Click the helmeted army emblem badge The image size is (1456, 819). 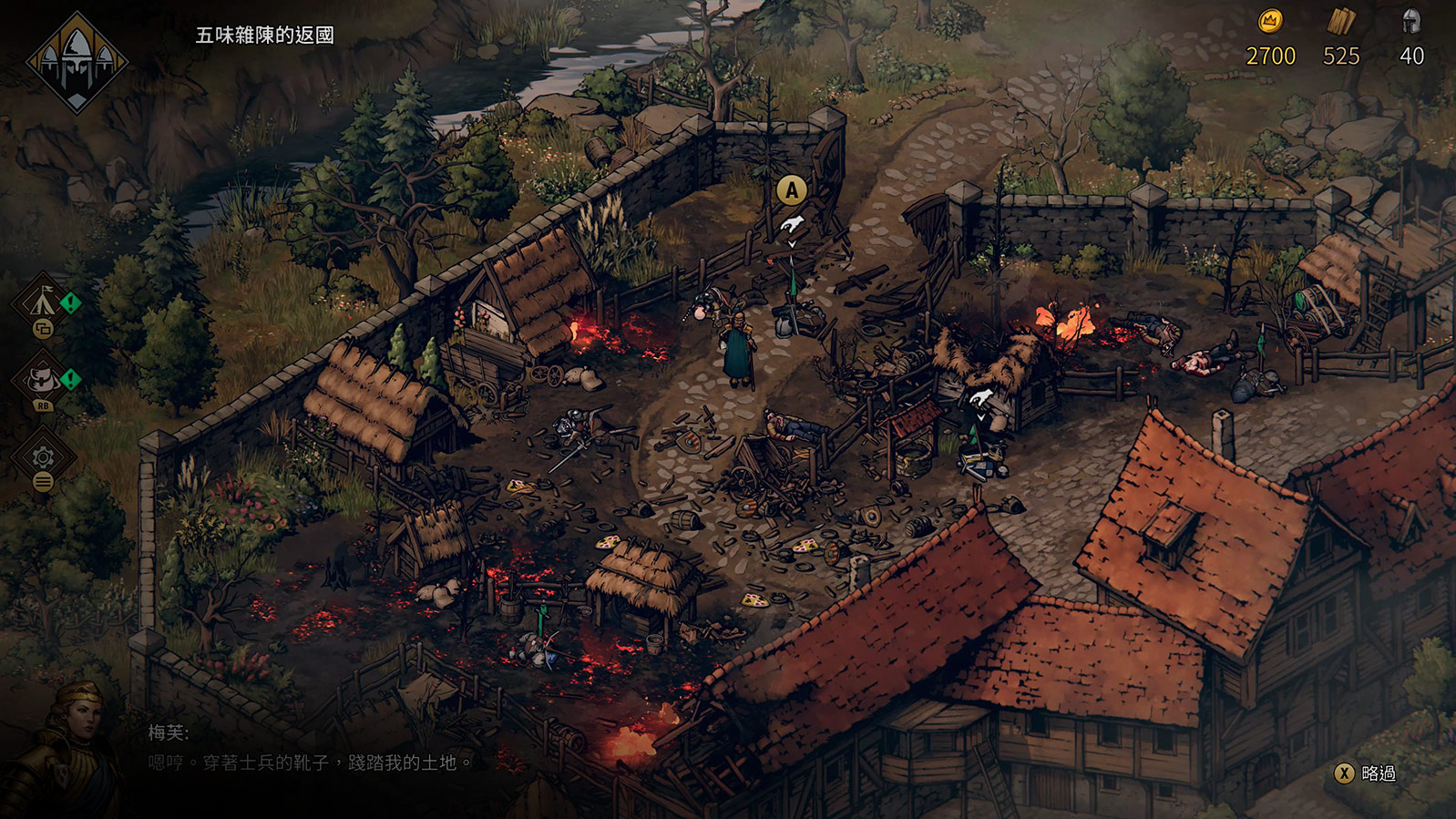(x=77, y=62)
